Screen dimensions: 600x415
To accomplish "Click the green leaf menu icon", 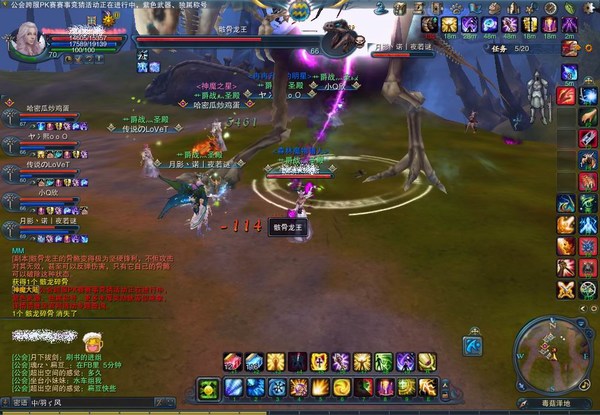I will 570,7.
